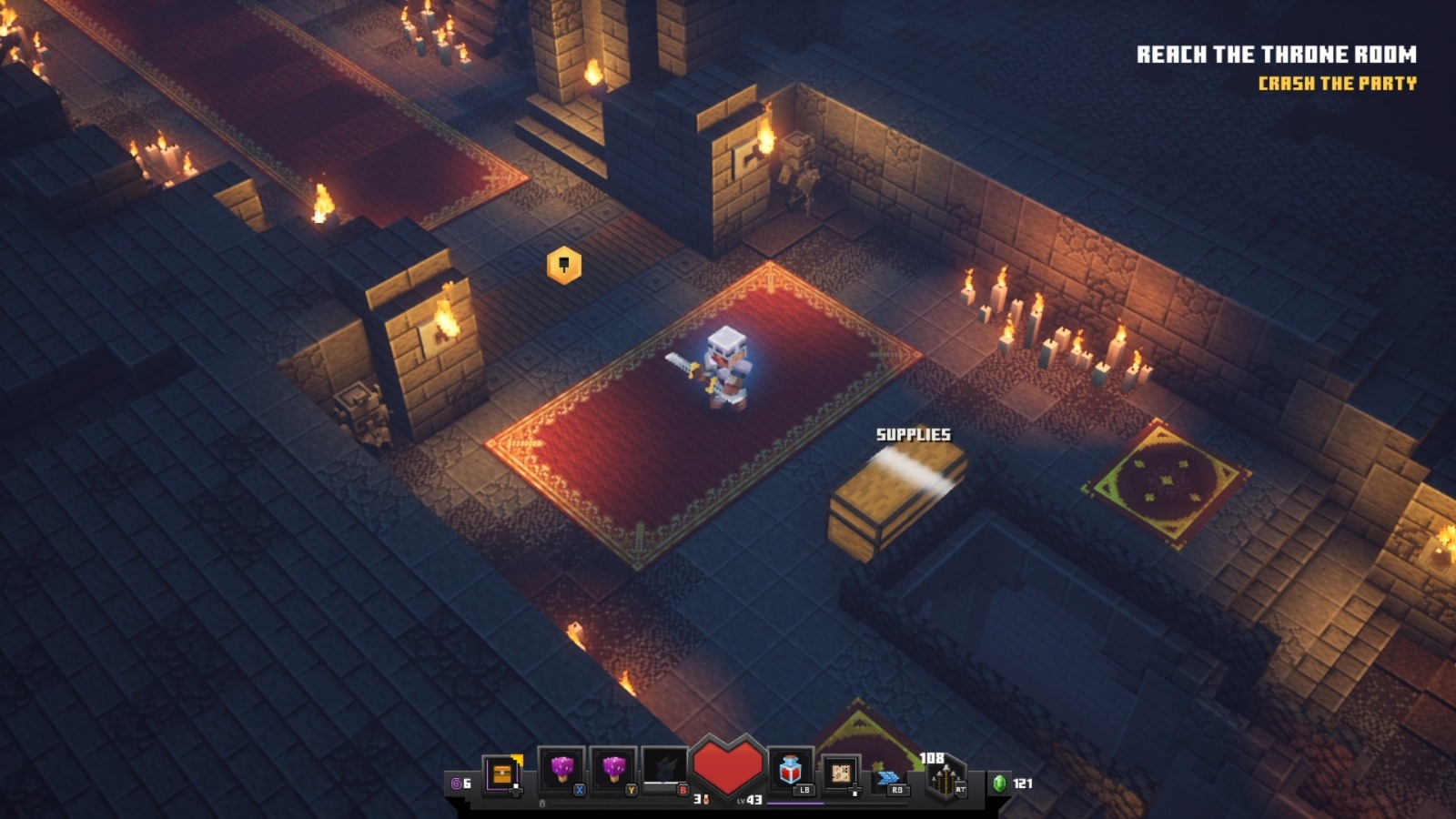Screen dimensions: 1456x819
Task: Open the inventory chest icon
Action: click(x=501, y=774)
